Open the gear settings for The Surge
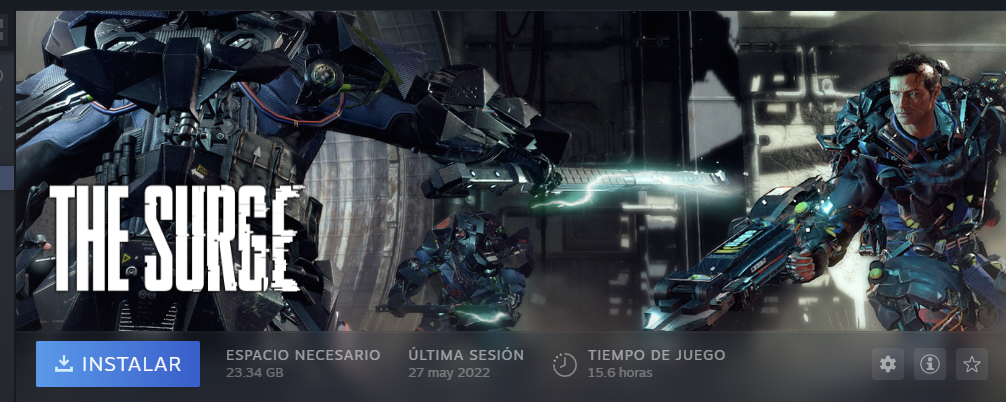The width and height of the screenshot is (1006, 402). click(887, 365)
